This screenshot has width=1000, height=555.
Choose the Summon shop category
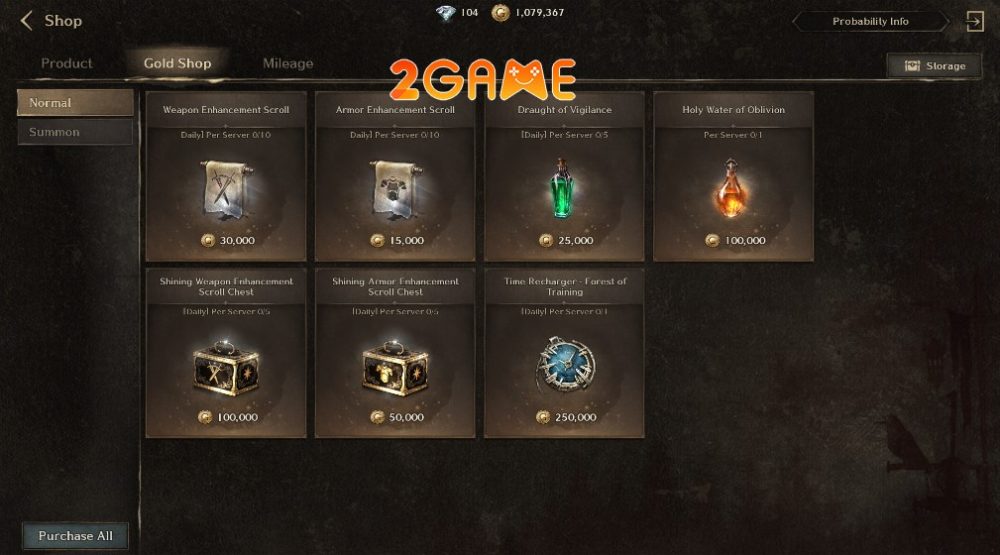[75, 132]
